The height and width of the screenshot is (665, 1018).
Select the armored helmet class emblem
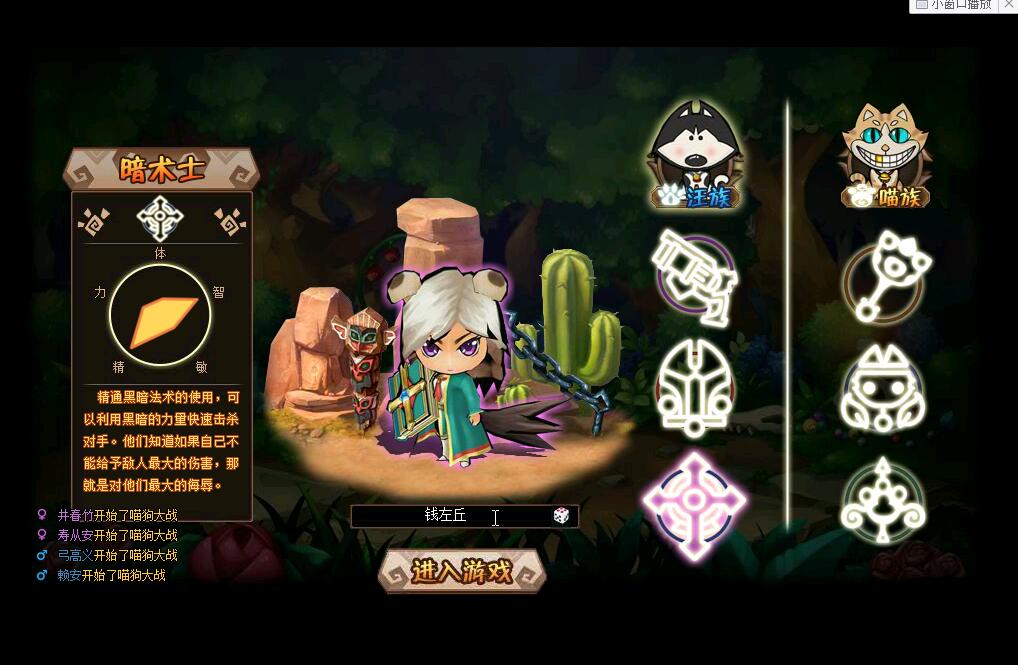695,388
